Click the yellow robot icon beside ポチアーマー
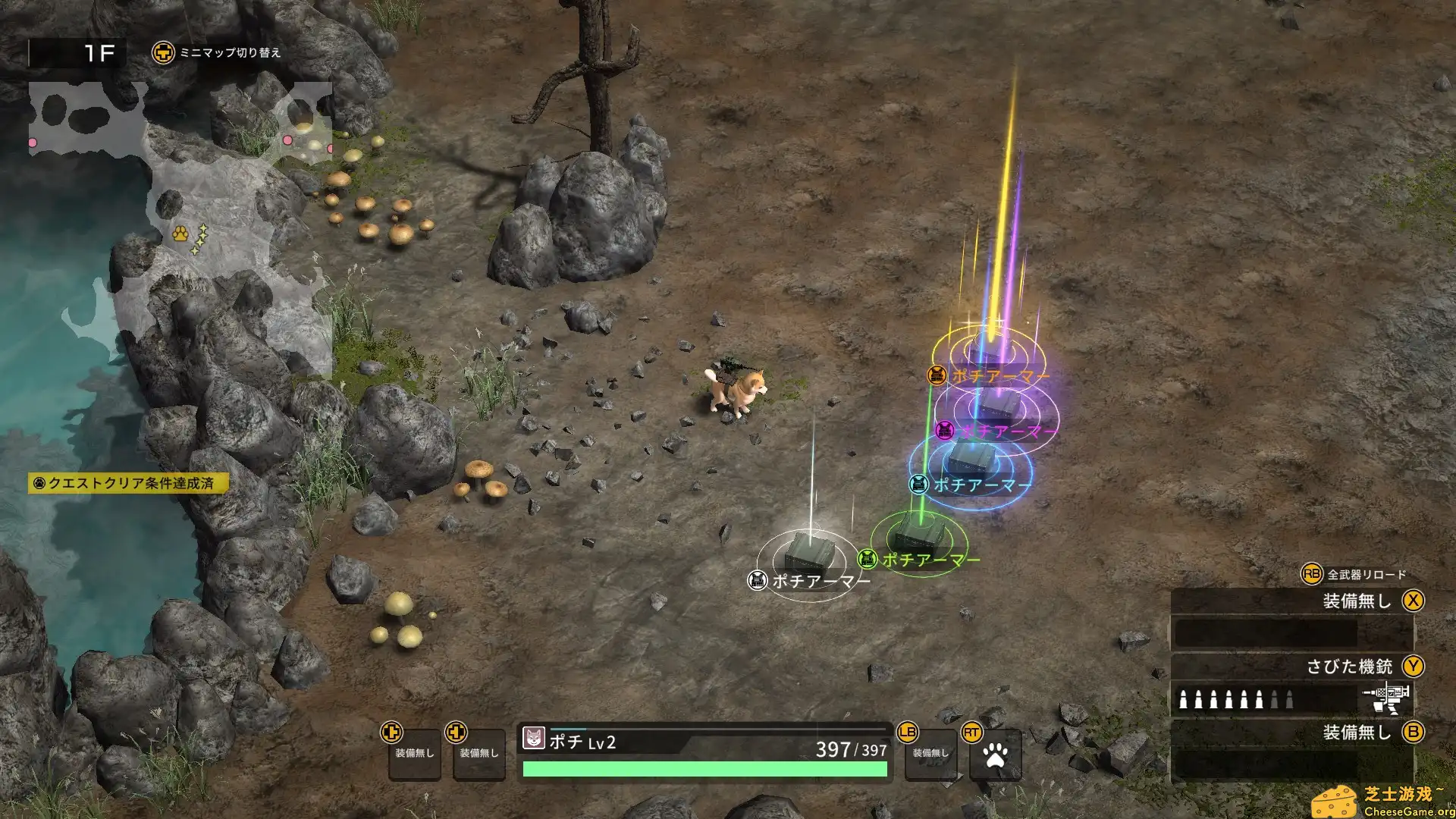 click(937, 375)
